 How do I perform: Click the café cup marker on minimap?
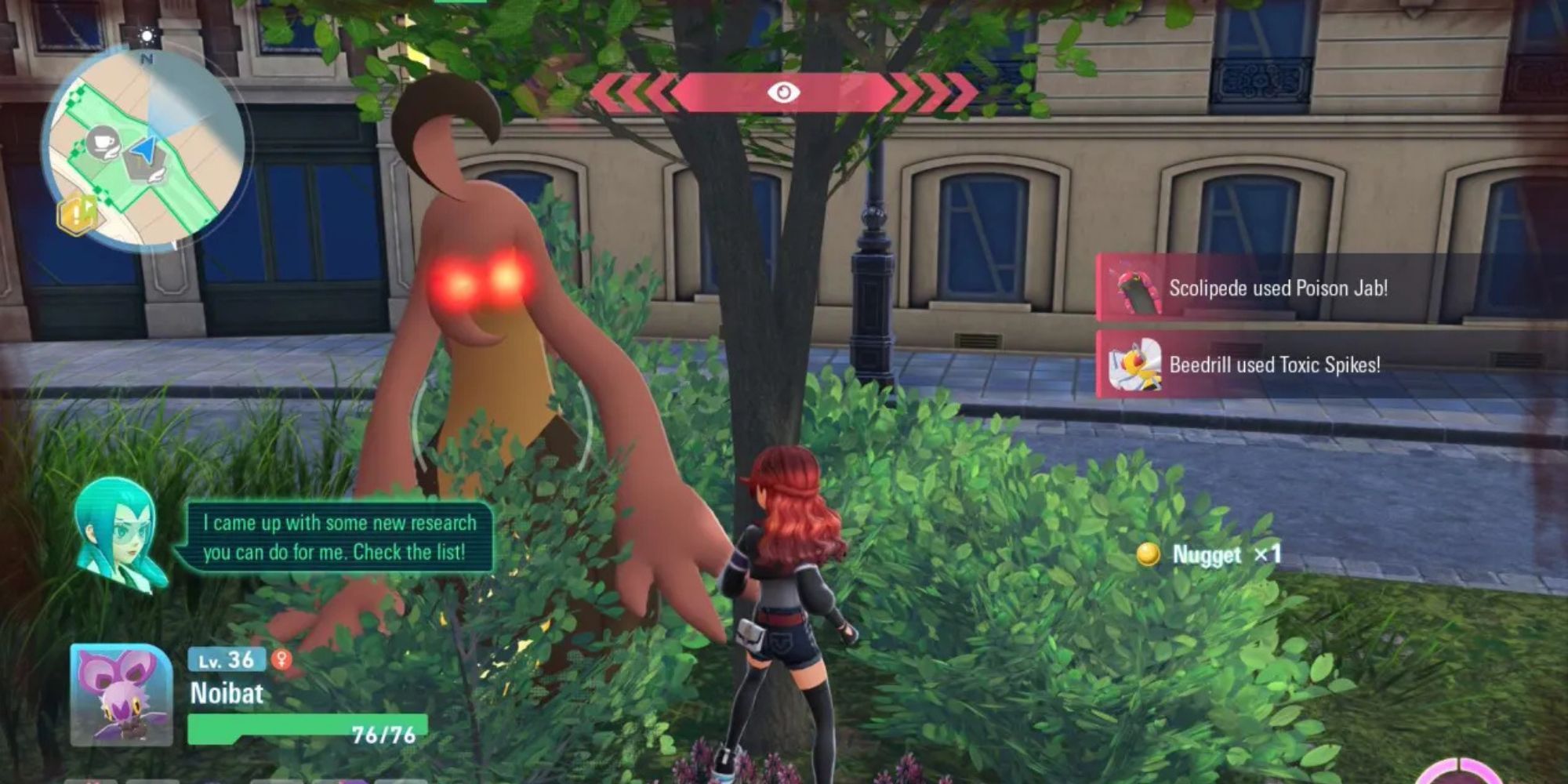point(102,142)
